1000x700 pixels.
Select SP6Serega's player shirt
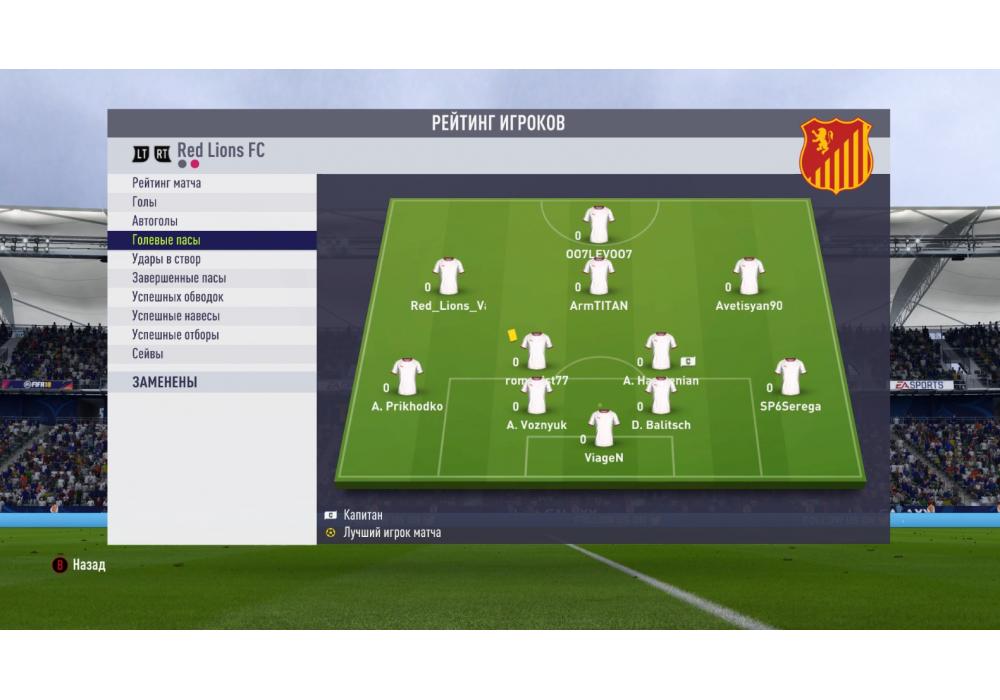coord(790,377)
